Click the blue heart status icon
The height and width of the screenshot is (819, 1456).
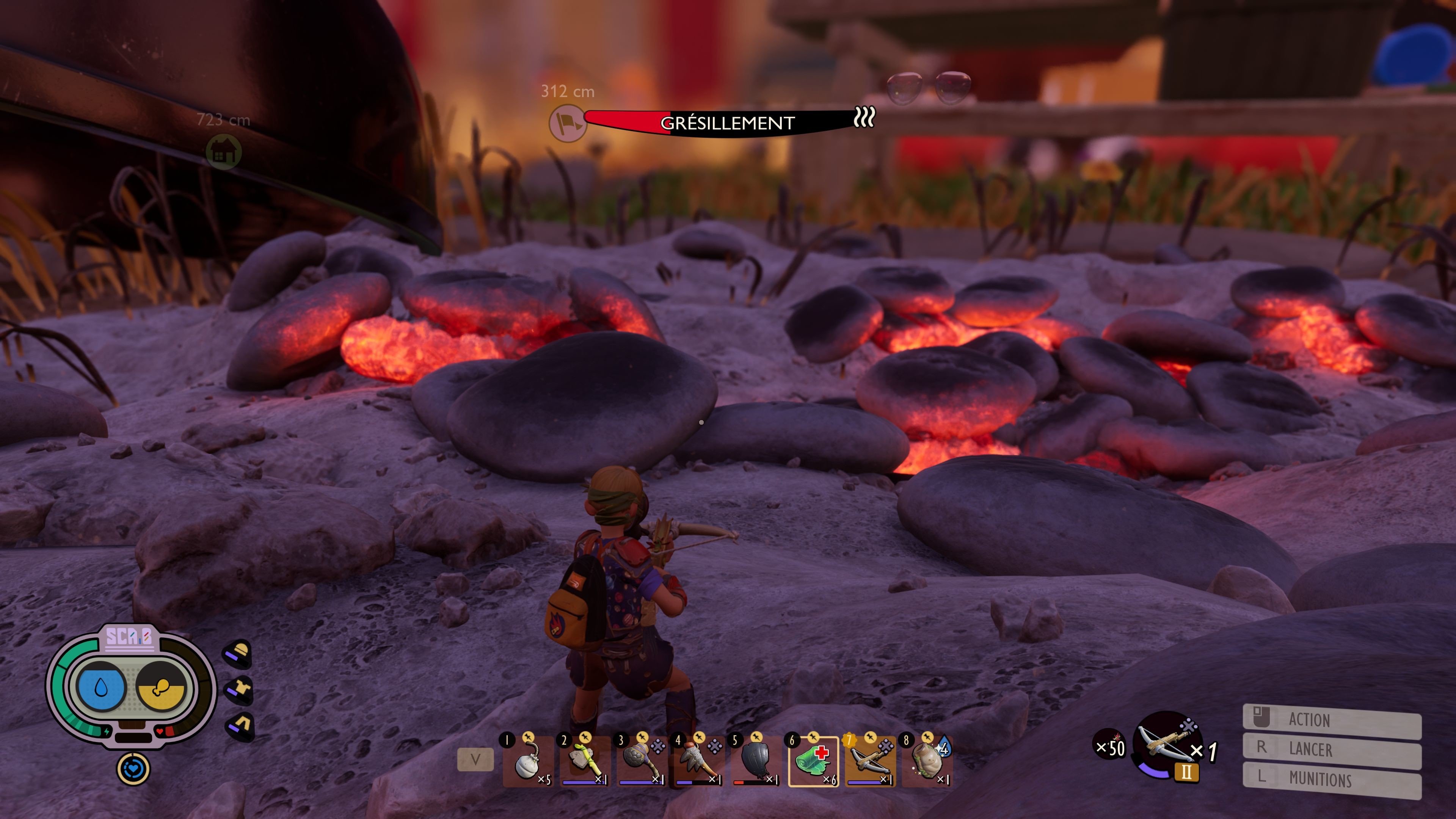click(x=133, y=769)
